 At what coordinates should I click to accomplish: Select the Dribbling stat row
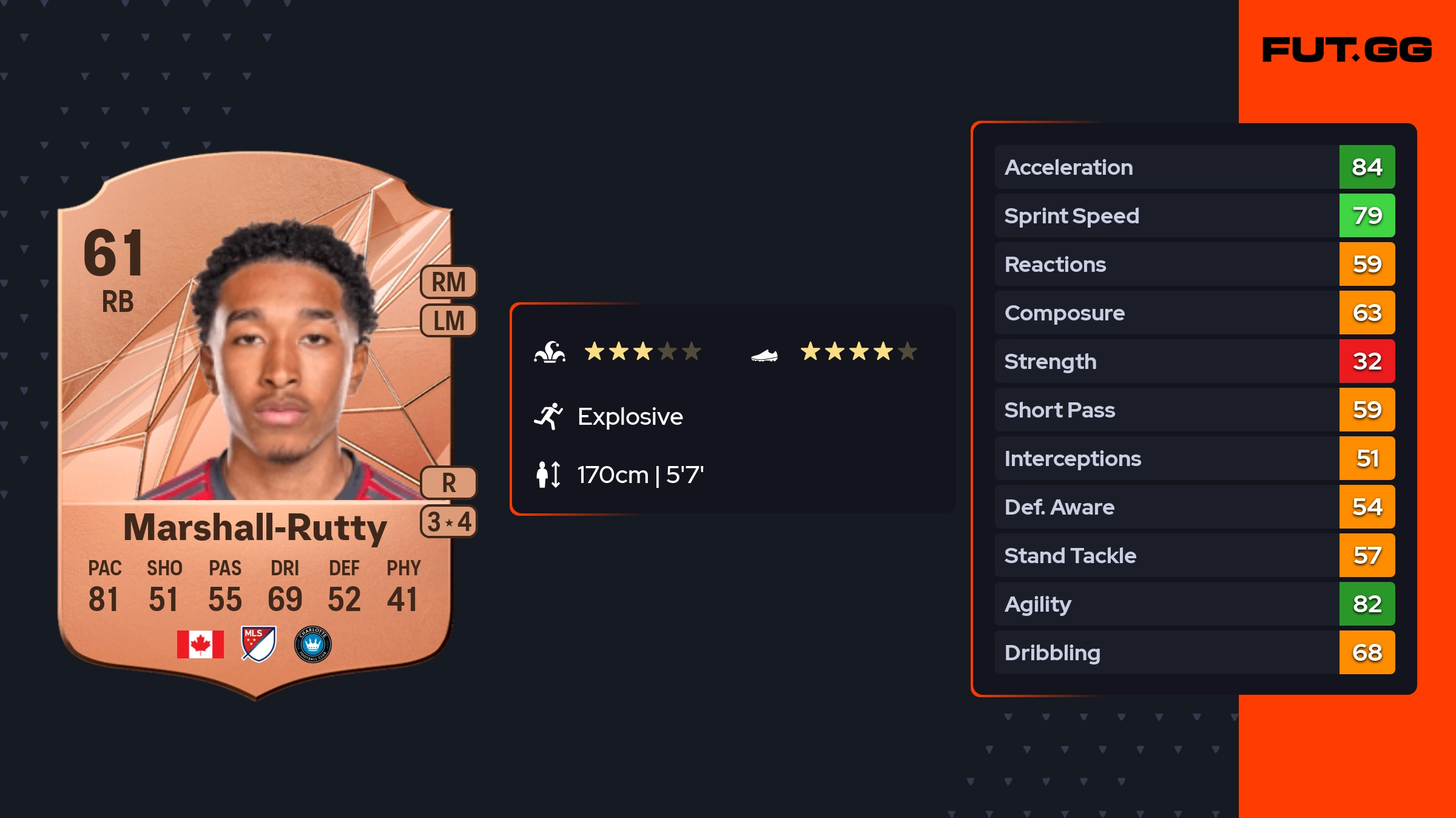click(1194, 652)
